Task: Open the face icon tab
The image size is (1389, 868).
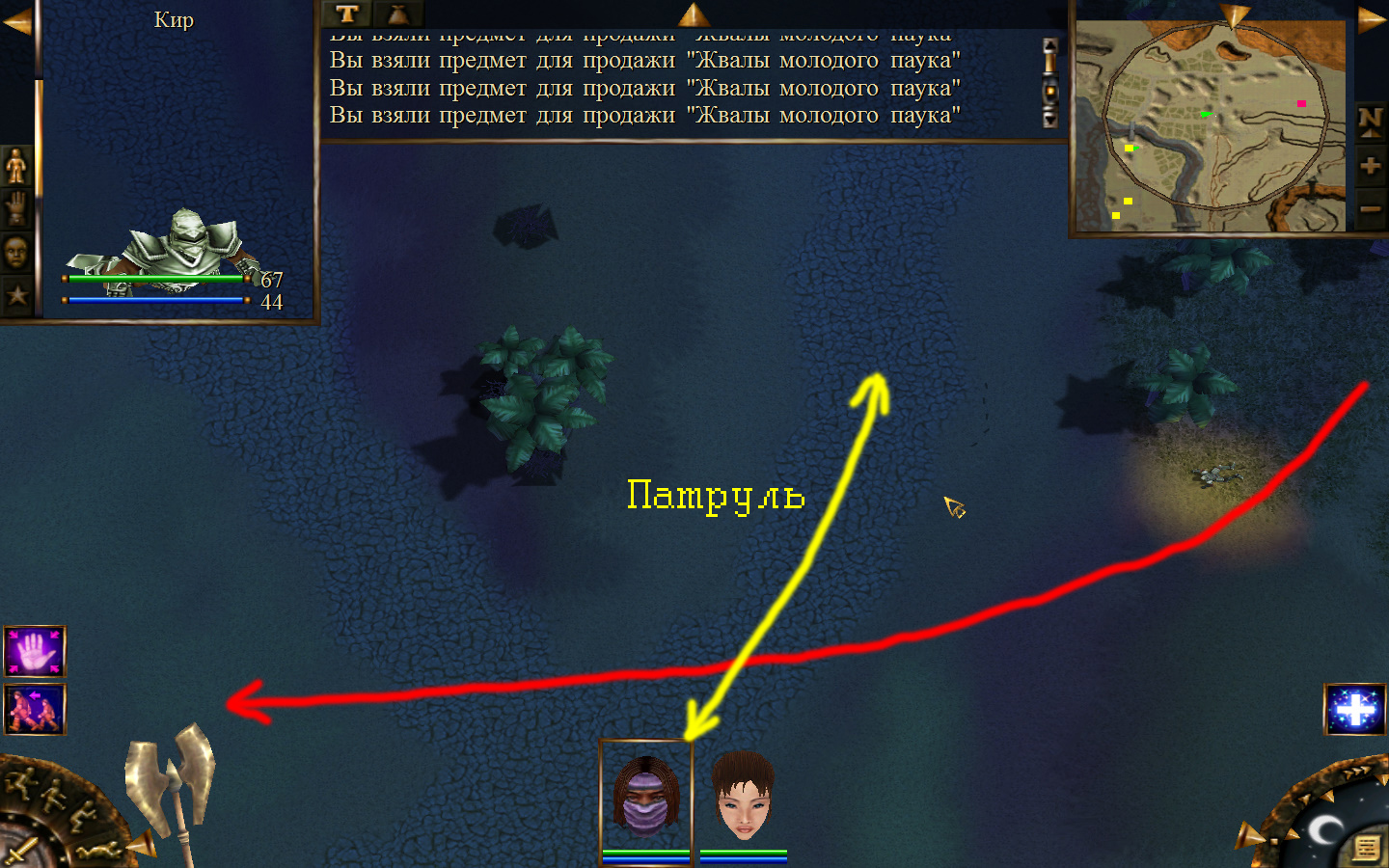Action: (16, 252)
